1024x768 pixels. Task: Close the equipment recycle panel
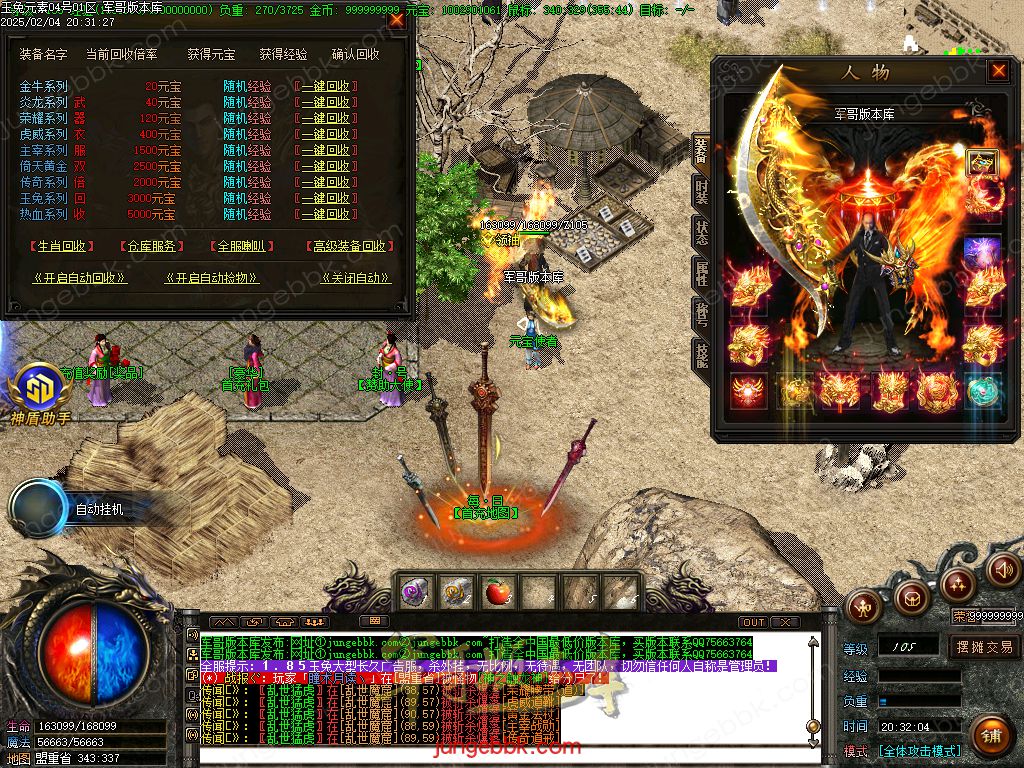tap(397, 19)
